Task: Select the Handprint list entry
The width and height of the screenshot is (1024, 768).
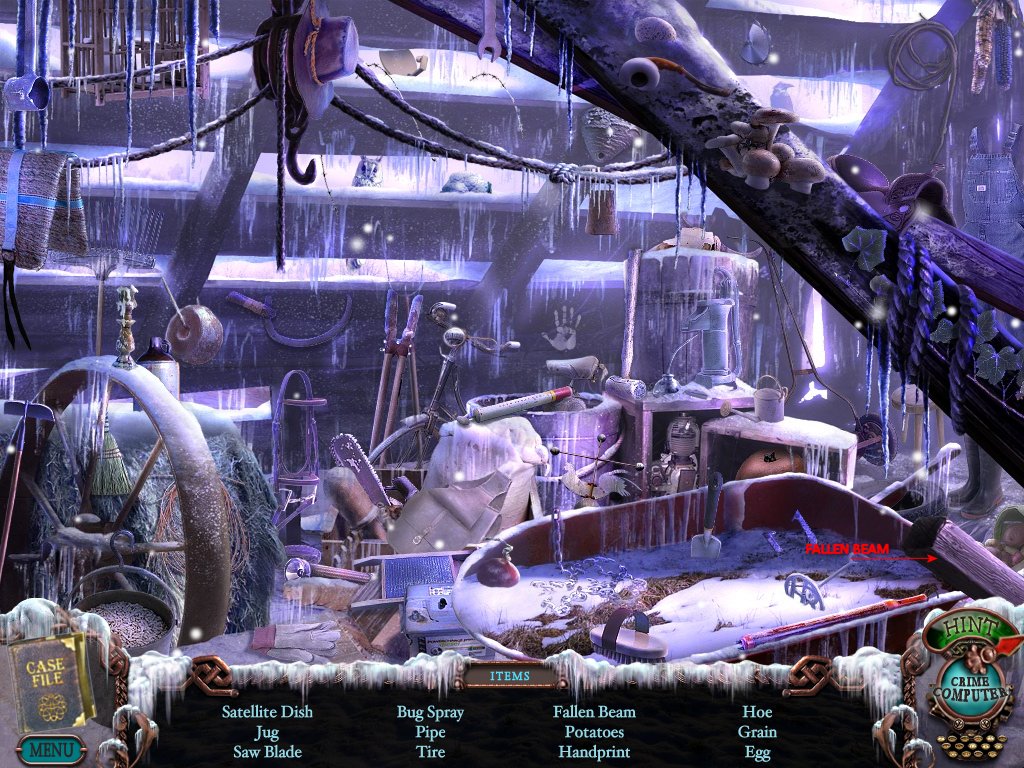Action: (594, 751)
